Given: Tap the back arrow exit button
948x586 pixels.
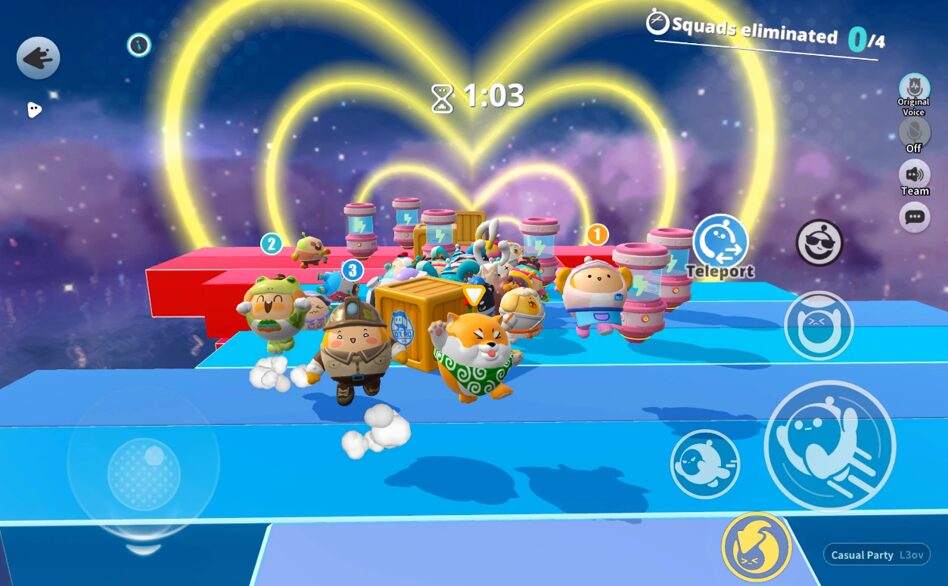Looking at the screenshot, I should point(38,58).
